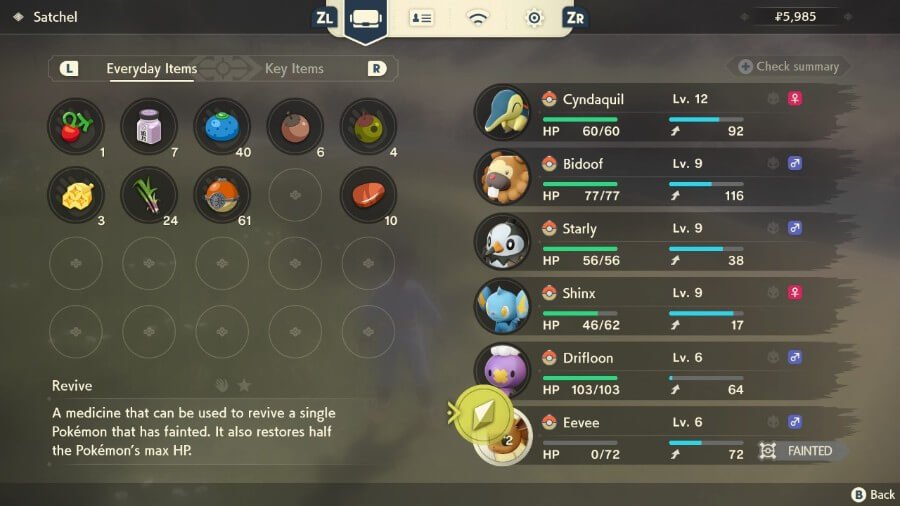900x506 pixels.
Task: Pick the orange Poké Ball stack
Action: click(x=222, y=194)
